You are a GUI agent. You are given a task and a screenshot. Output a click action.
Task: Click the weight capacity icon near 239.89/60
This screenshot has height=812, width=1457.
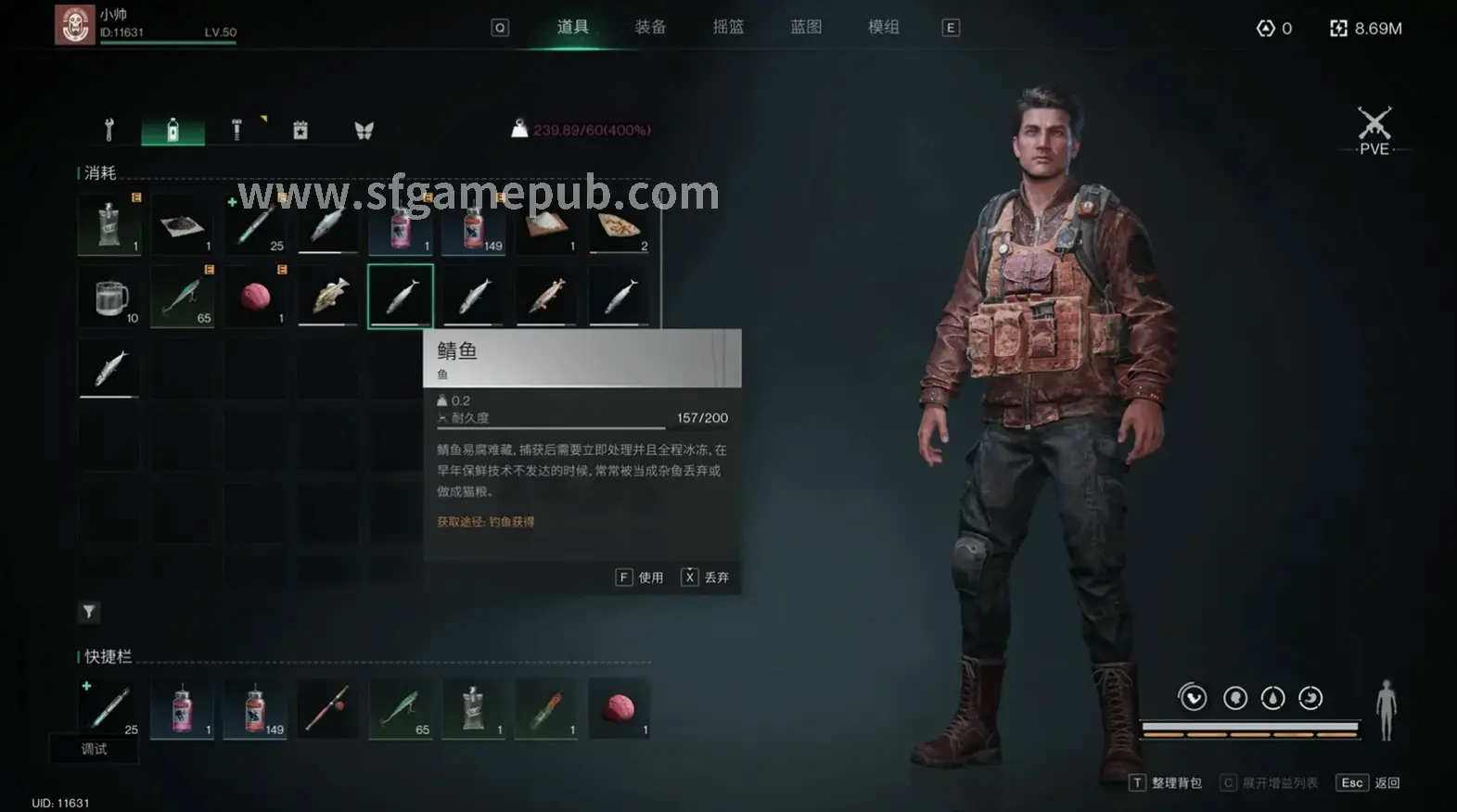(519, 129)
